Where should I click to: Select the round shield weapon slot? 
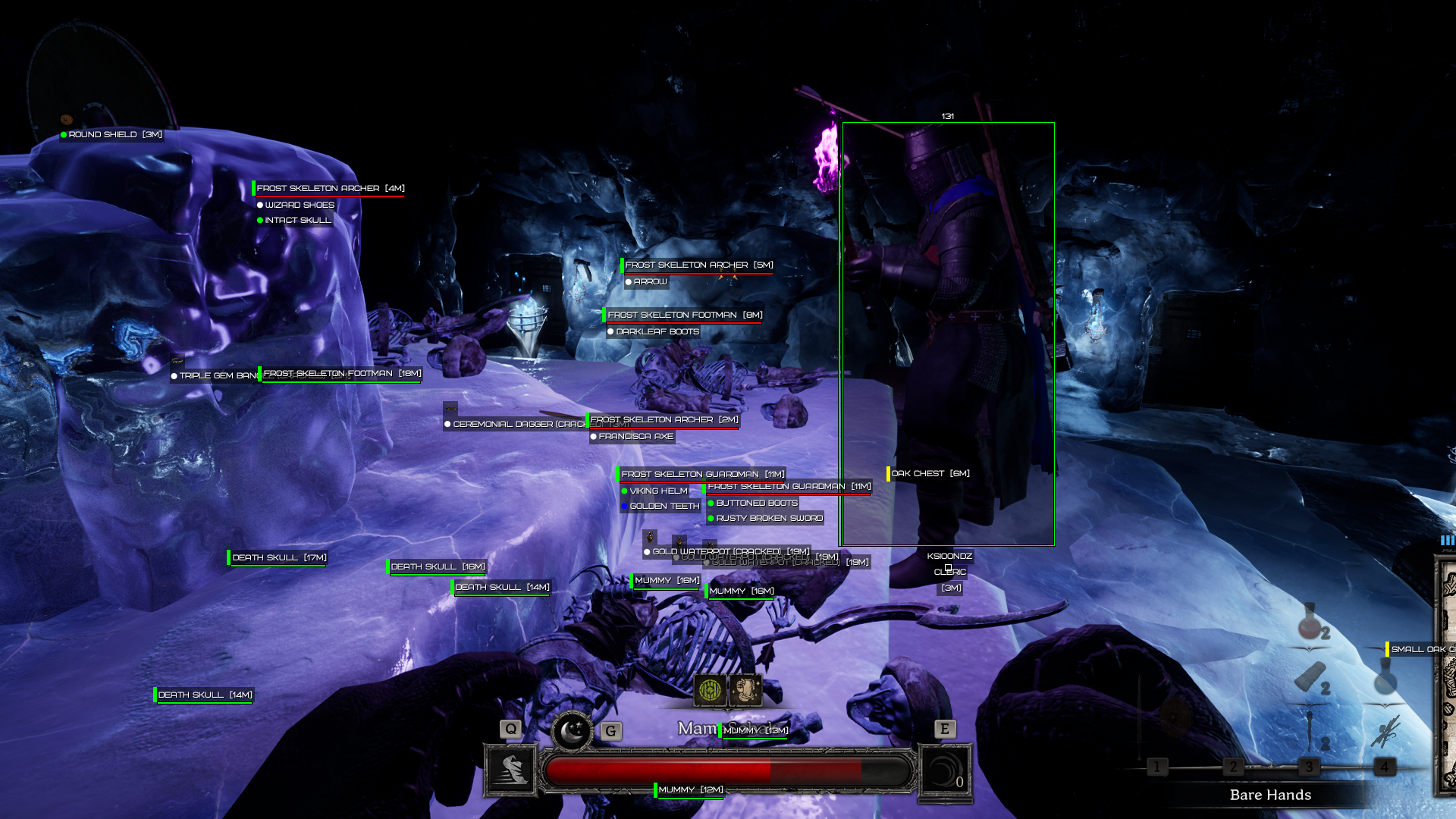[1177, 714]
